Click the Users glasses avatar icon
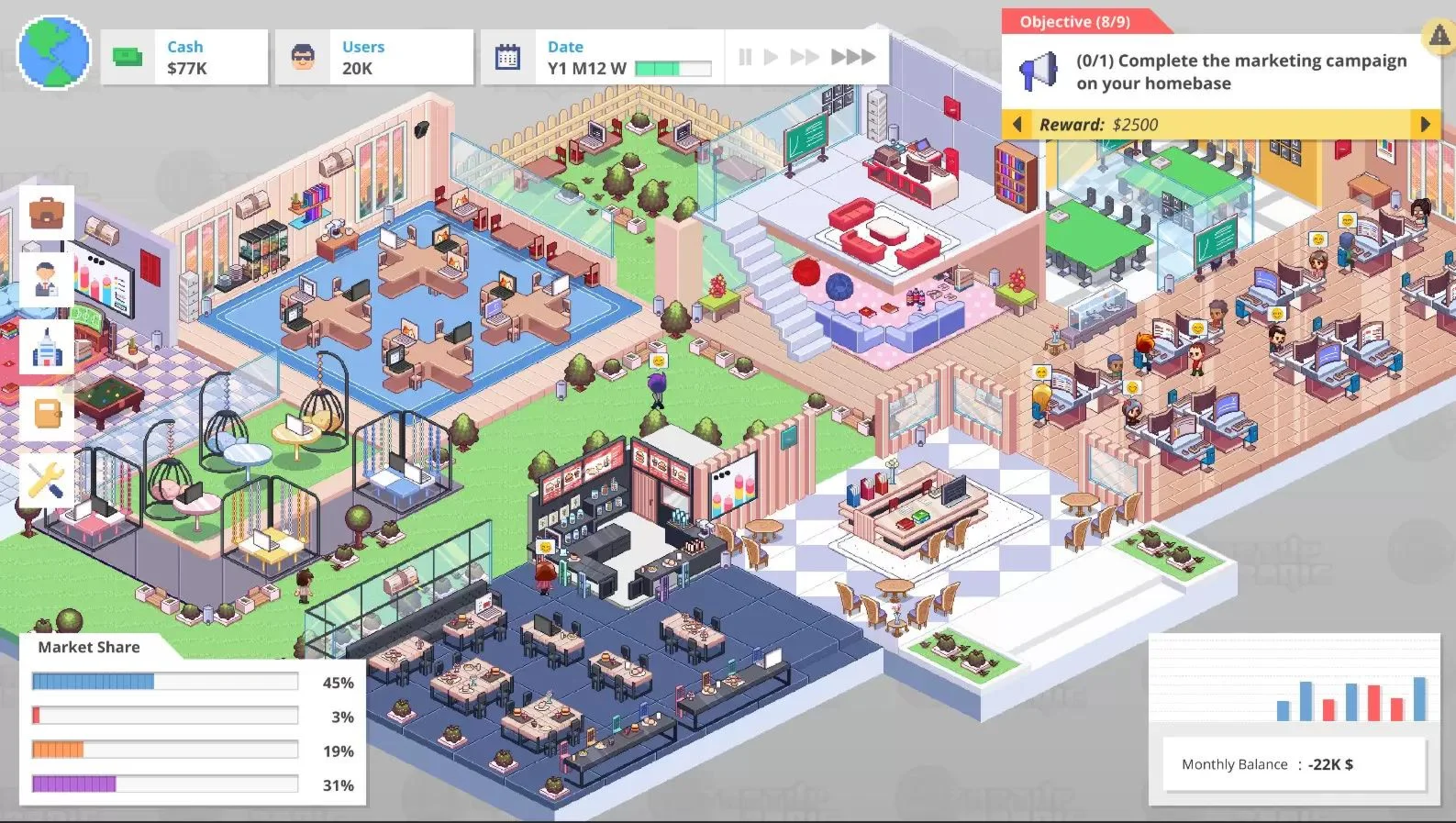This screenshot has height=823, width=1456. 303,56
